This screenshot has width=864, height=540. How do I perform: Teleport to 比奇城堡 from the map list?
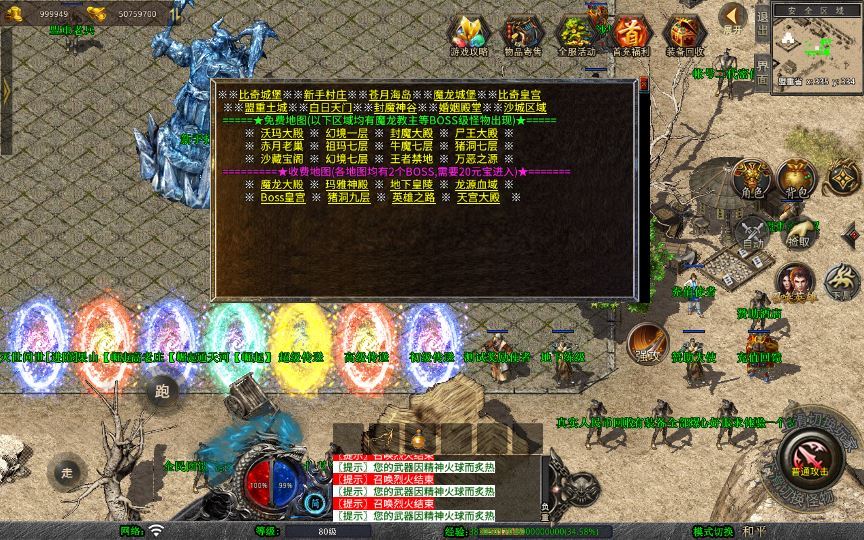258,94
